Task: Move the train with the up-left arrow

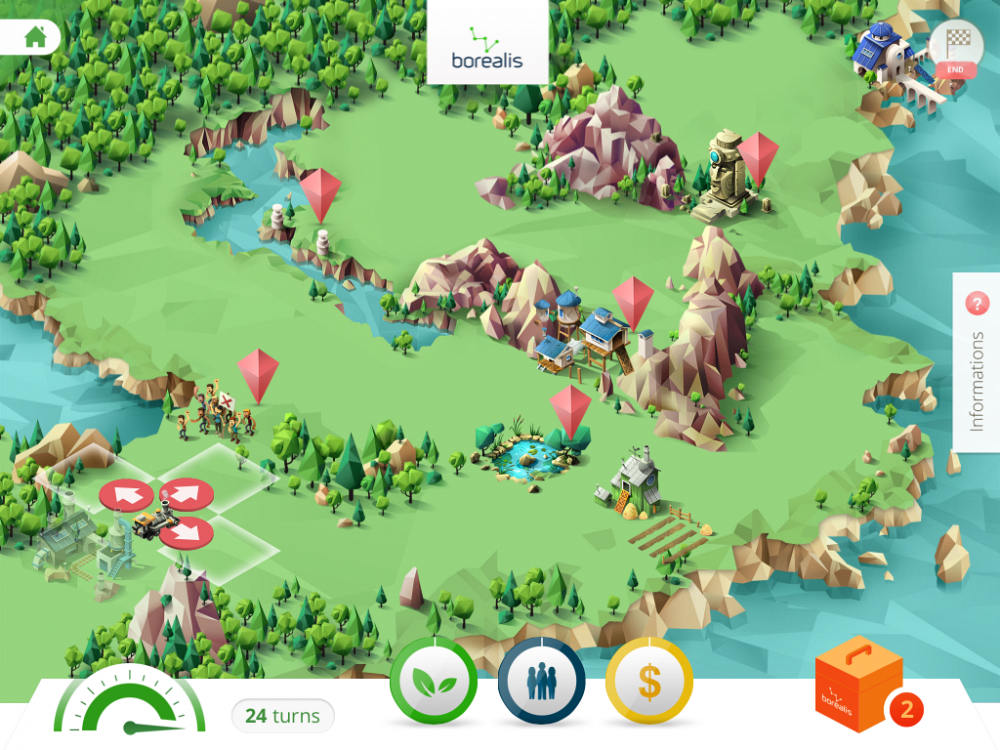Action: click(127, 495)
